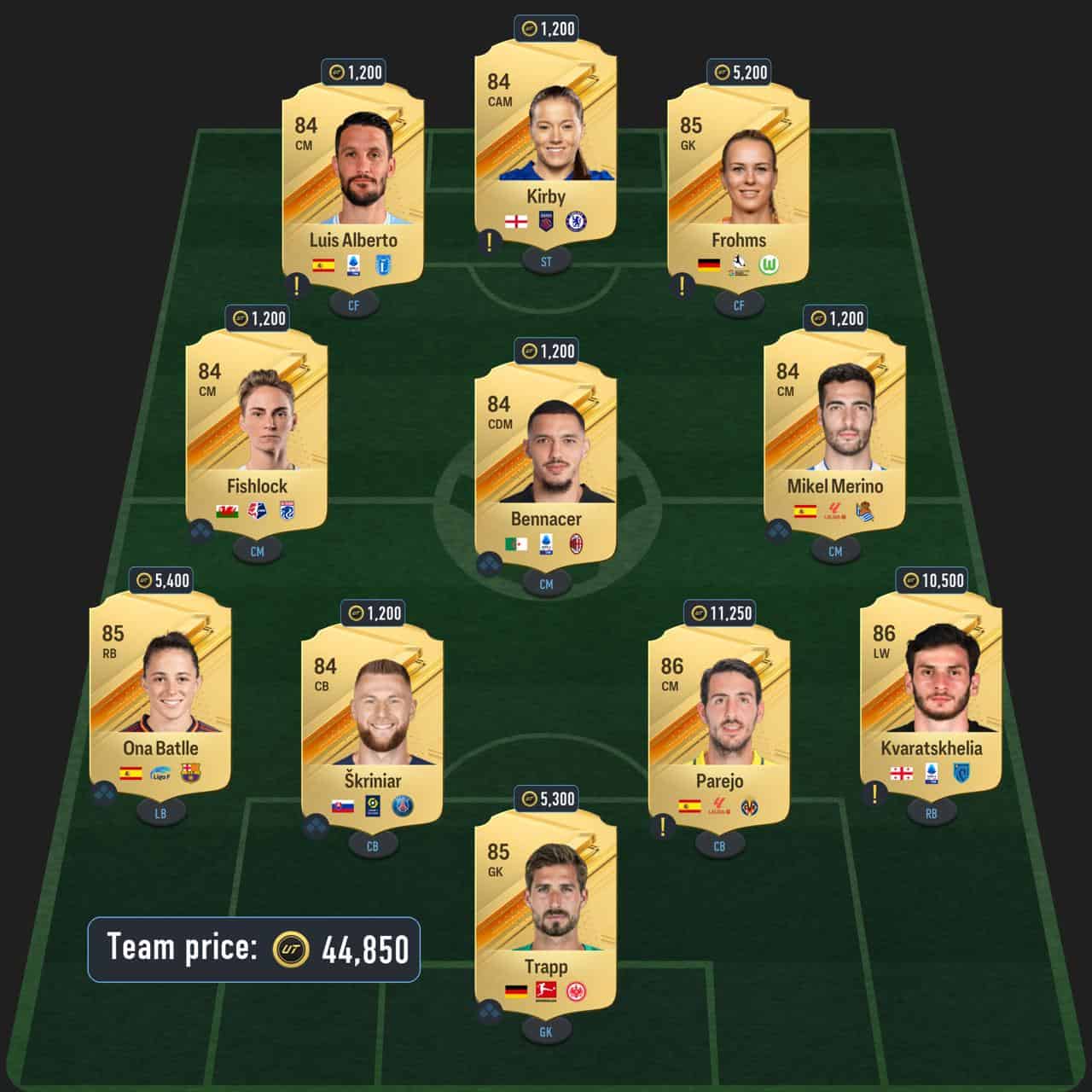Click the Spain flag on Parejo's card
Image resolution: width=1092 pixels, height=1092 pixels.
689,805
